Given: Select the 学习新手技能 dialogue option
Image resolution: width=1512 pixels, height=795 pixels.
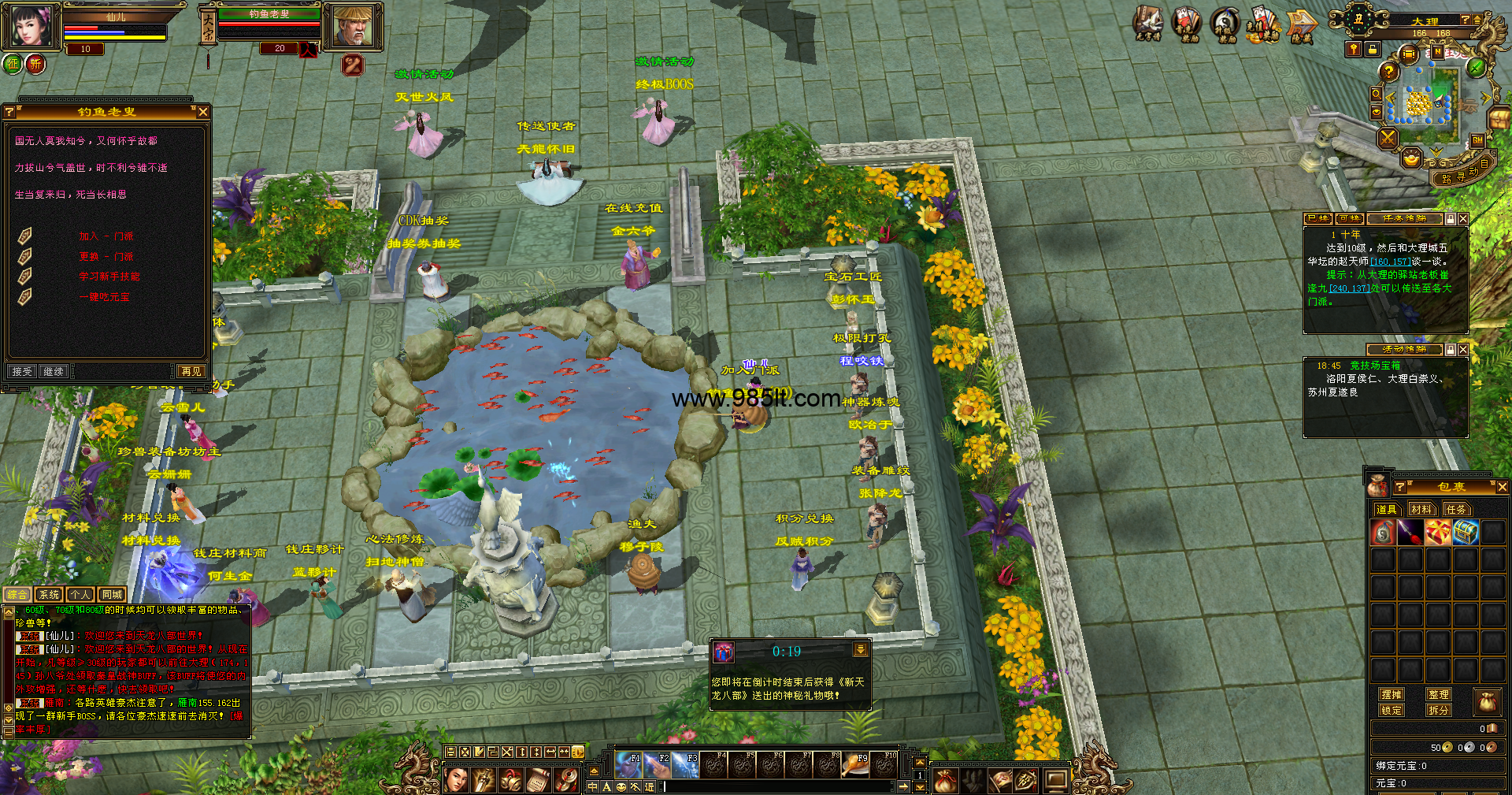Looking at the screenshot, I should pos(109,277).
